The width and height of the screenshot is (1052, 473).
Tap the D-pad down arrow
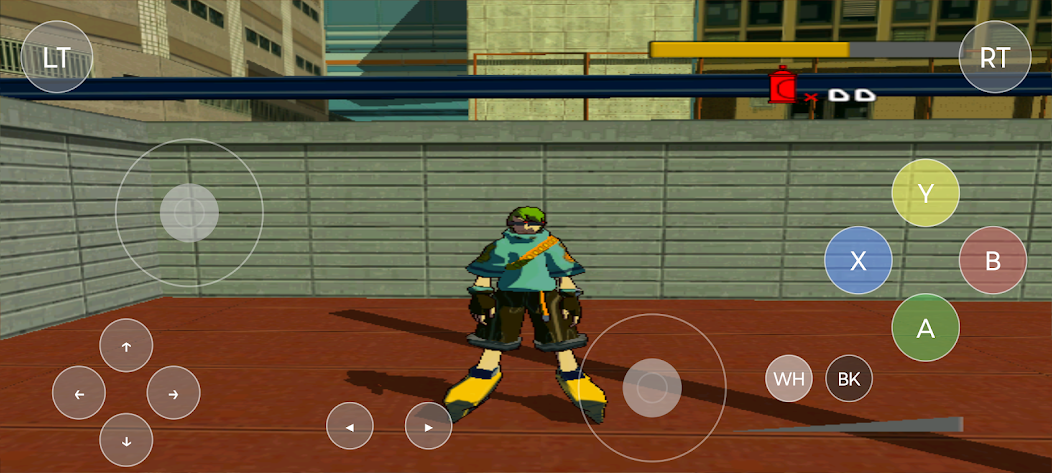(x=126, y=440)
